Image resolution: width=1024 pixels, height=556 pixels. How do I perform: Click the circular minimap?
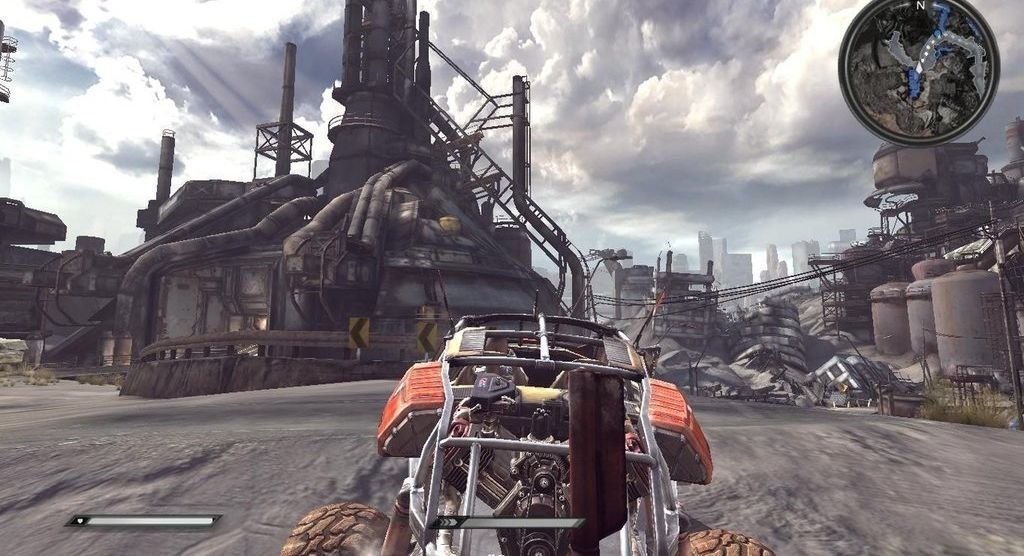(x=918, y=69)
